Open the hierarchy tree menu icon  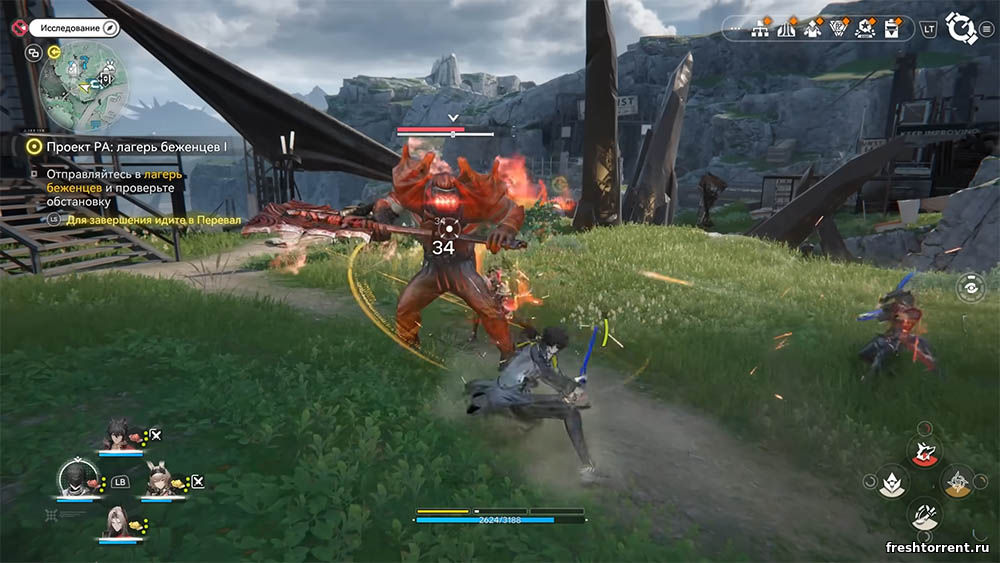pos(760,28)
